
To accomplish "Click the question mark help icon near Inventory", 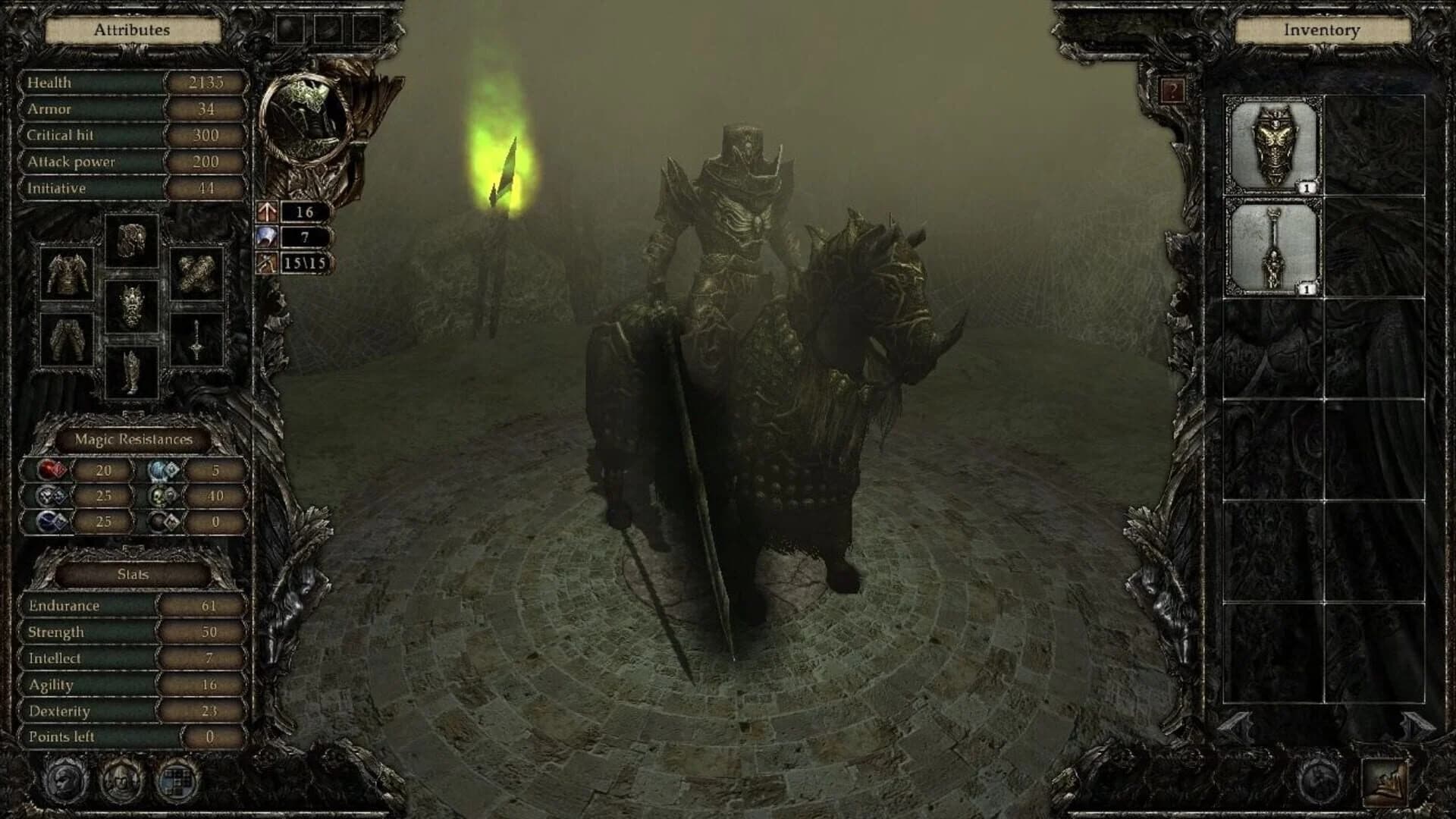I will [x=1174, y=91].
